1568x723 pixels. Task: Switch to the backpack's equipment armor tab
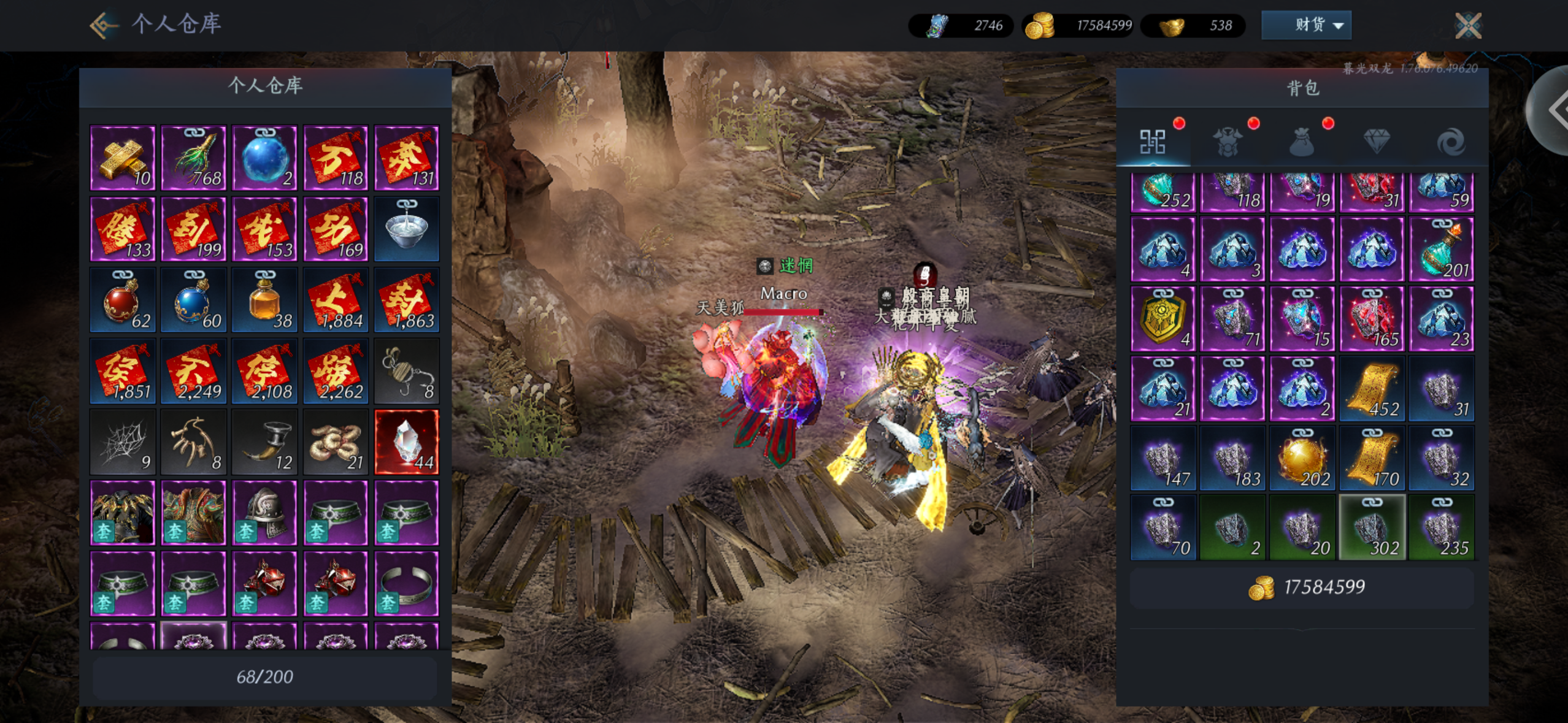point(1228,142)
